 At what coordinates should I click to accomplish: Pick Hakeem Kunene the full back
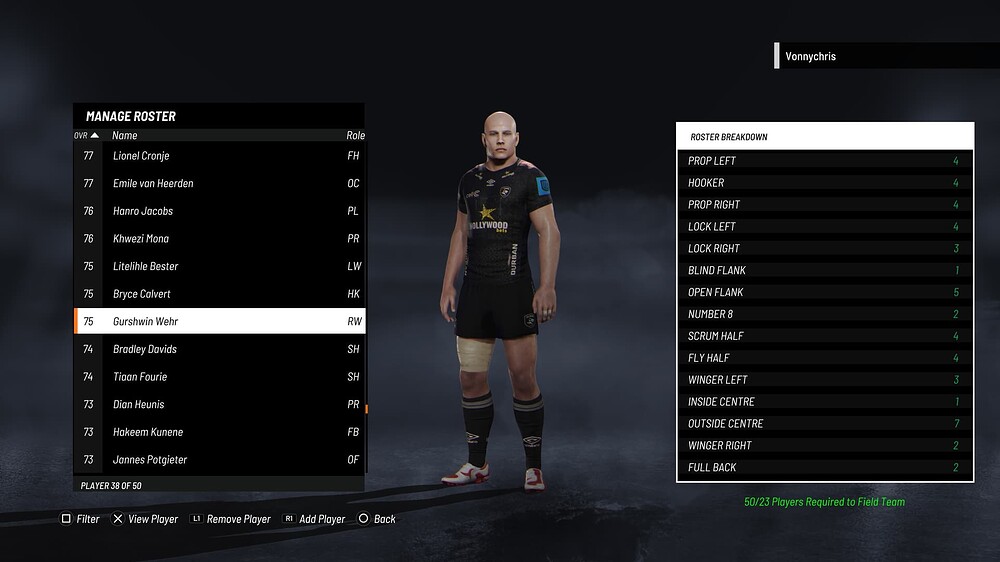[218, 432]
